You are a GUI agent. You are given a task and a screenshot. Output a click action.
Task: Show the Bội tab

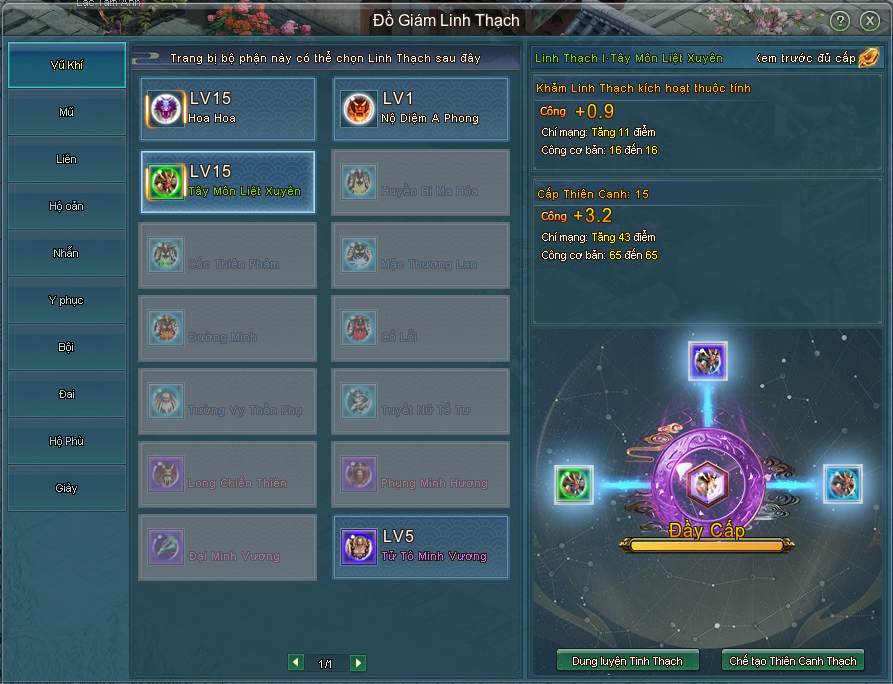(67, 347)
